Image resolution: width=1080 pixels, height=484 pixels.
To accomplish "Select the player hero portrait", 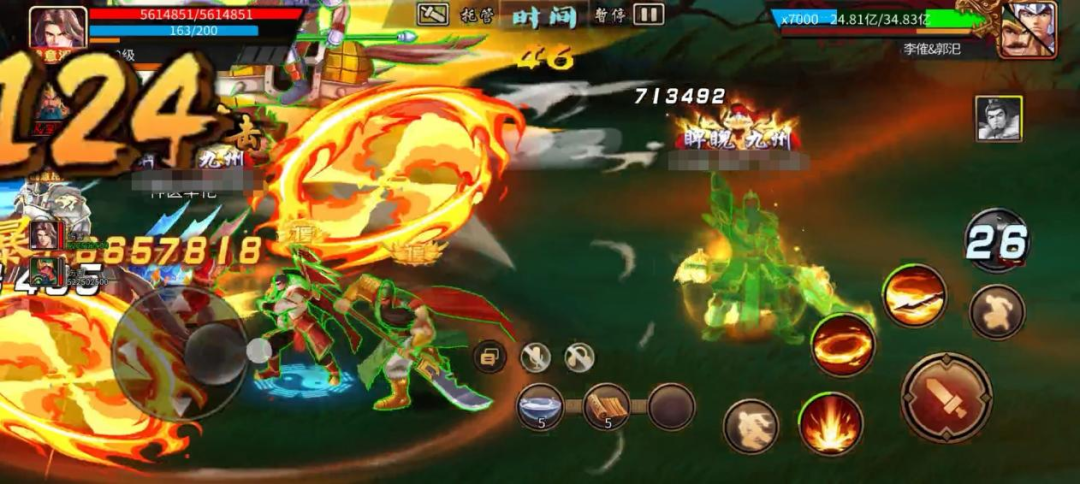I will point(58,27).
